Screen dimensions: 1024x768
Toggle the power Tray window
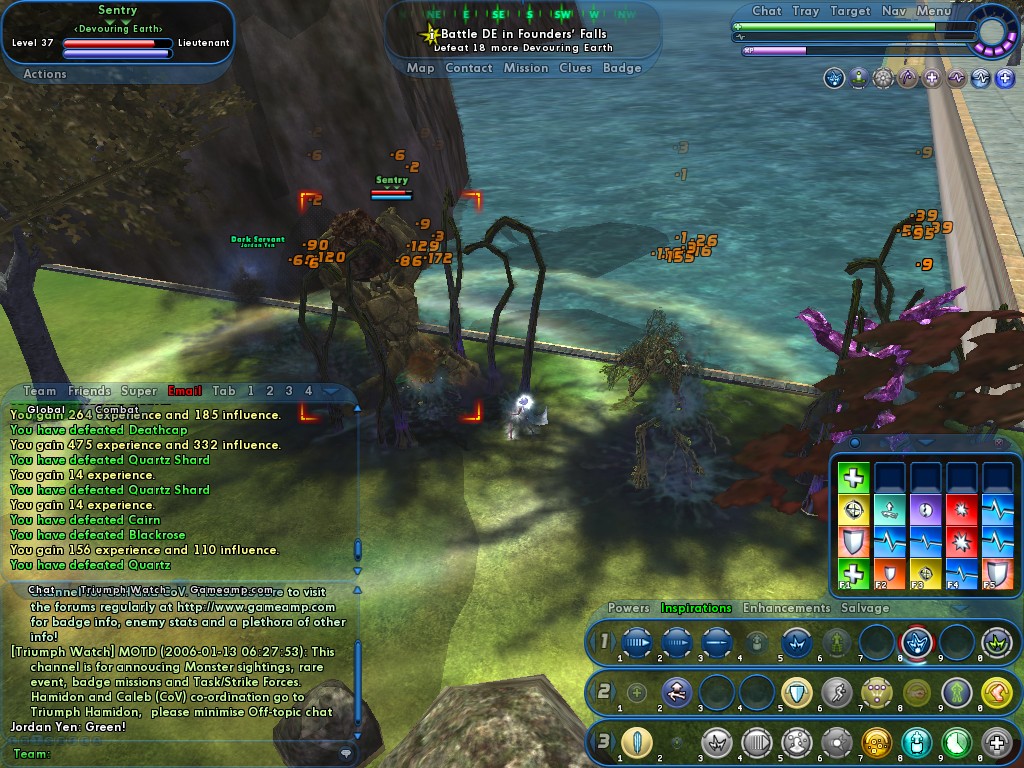point(805,11)
